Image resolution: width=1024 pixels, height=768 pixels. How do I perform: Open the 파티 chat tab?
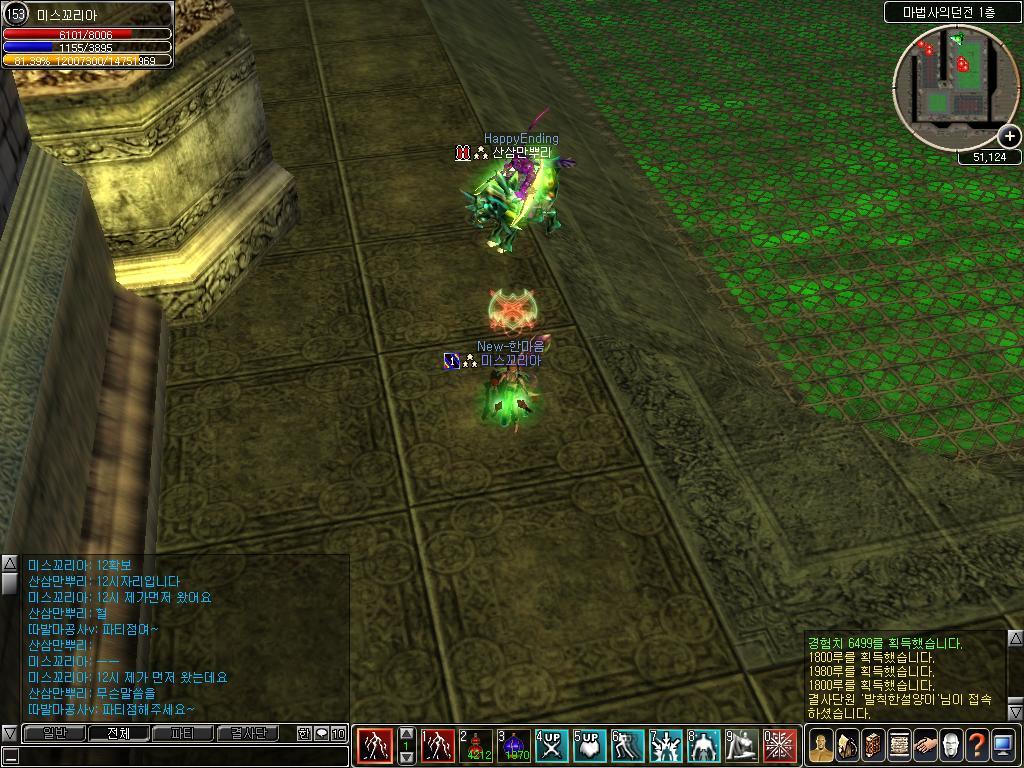pos(183,733)
